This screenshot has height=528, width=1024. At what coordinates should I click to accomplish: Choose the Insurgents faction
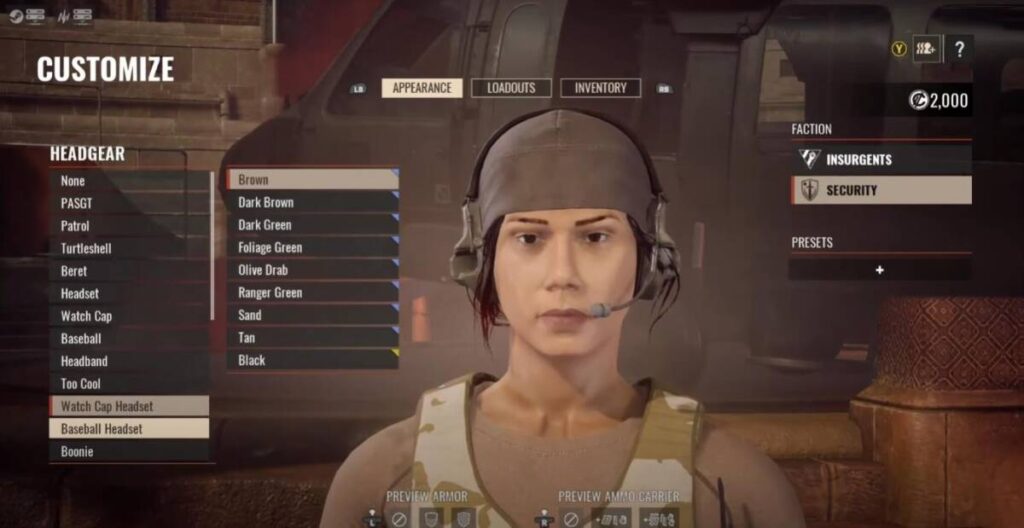[x=880, y=159]
